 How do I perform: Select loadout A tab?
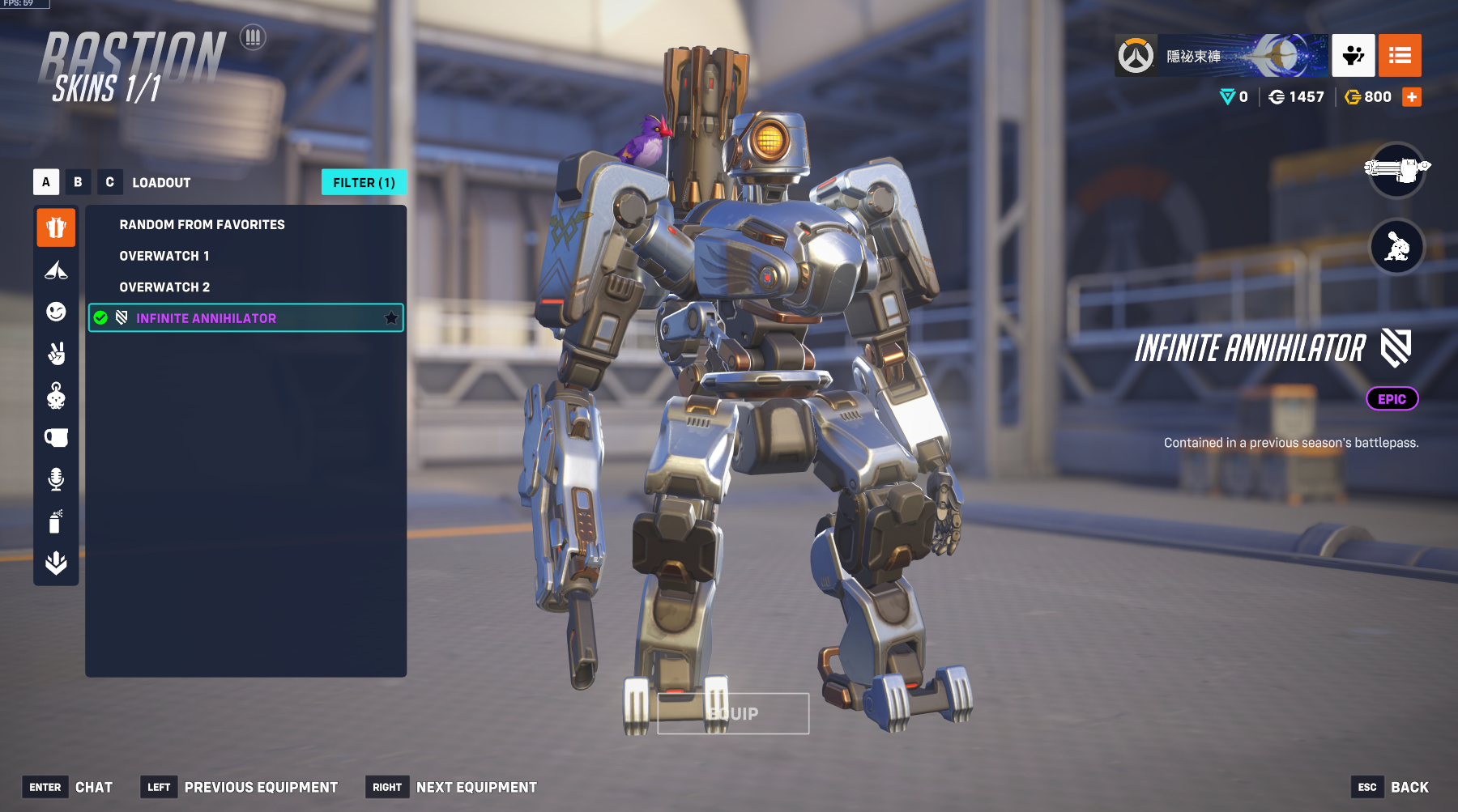point(46,182)
